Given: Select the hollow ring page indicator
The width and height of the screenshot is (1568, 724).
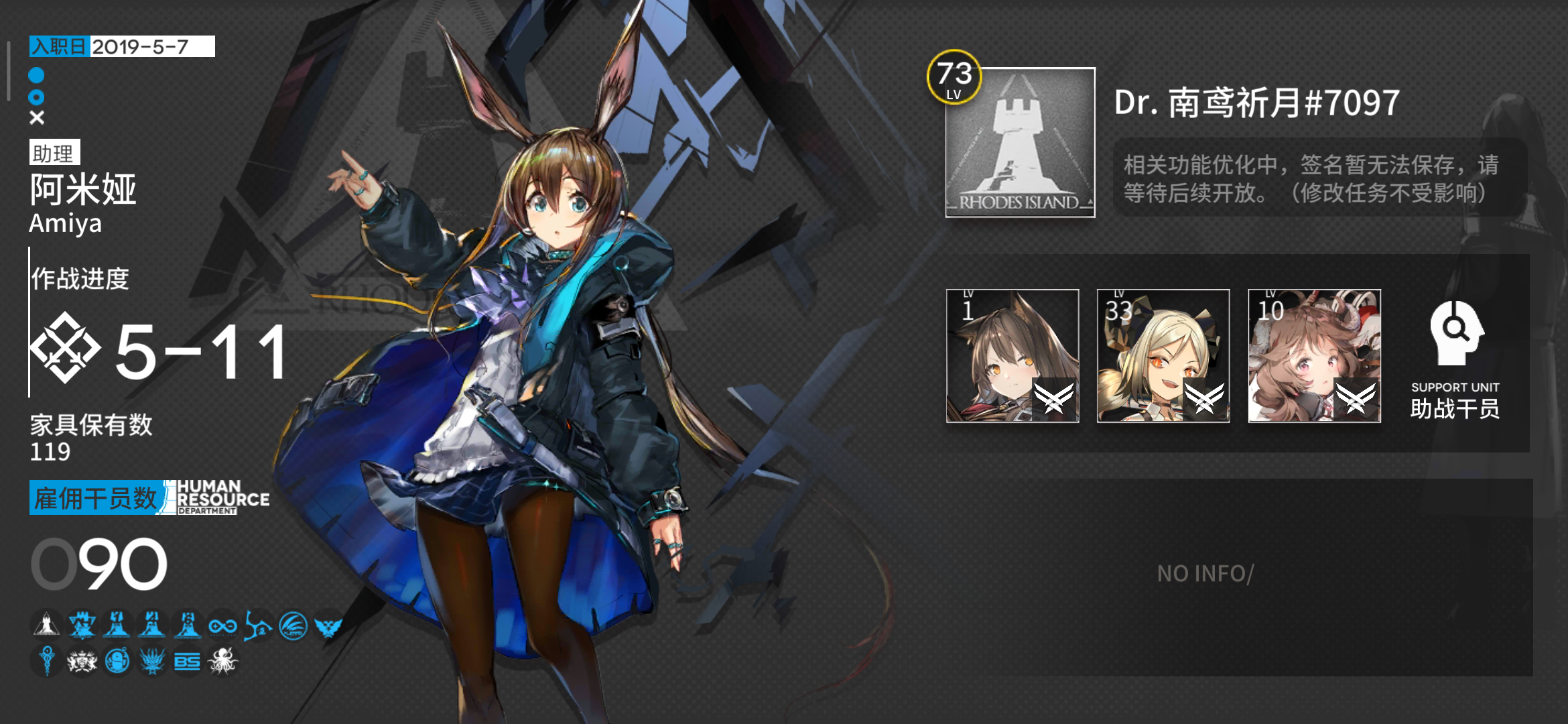Looking at the screenshot, I should 38,97.
